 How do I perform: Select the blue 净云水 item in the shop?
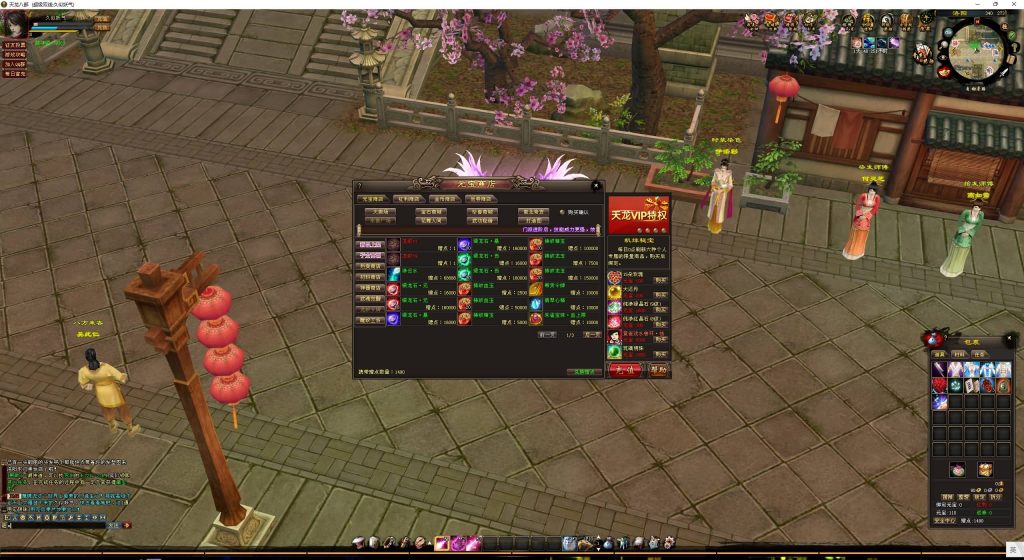394,273
